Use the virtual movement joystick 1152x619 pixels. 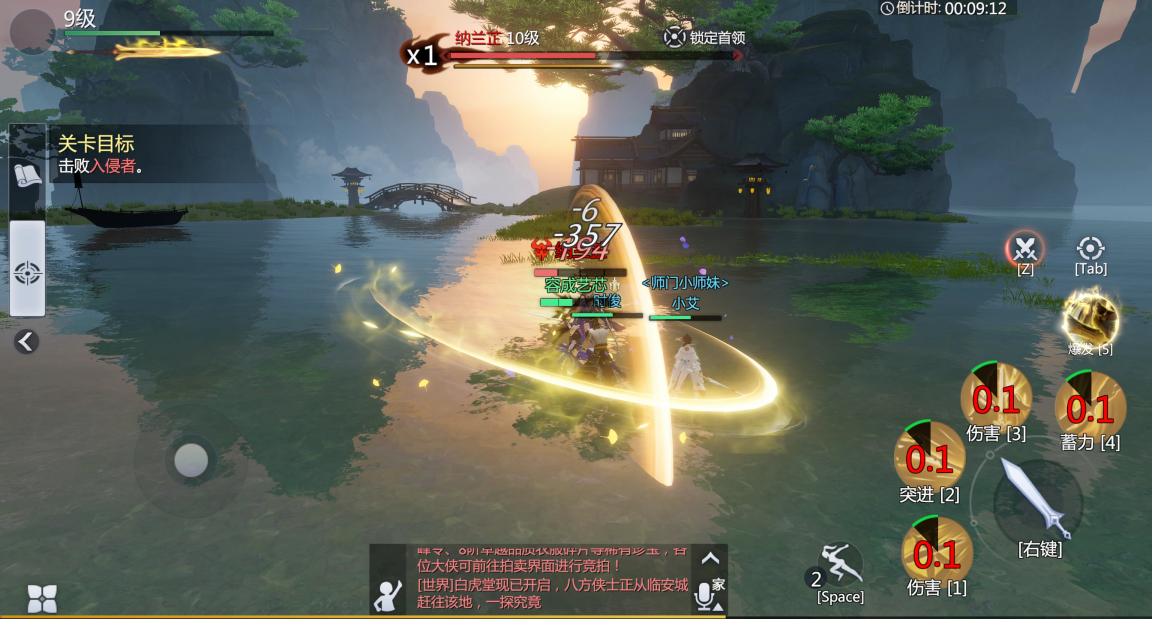(x=190, y=460)
